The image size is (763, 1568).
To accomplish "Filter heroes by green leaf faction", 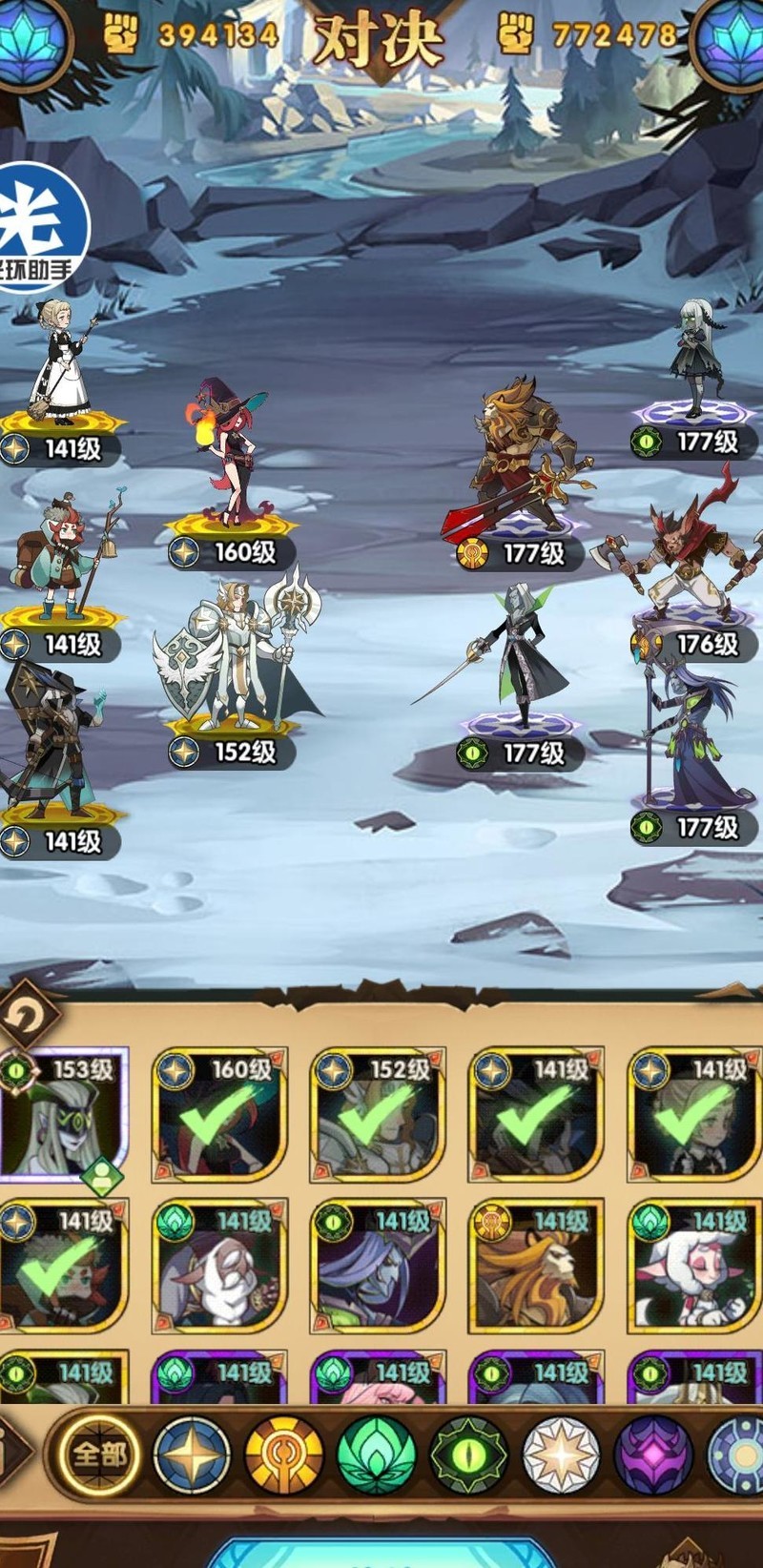I will [x=376, y=1456].
